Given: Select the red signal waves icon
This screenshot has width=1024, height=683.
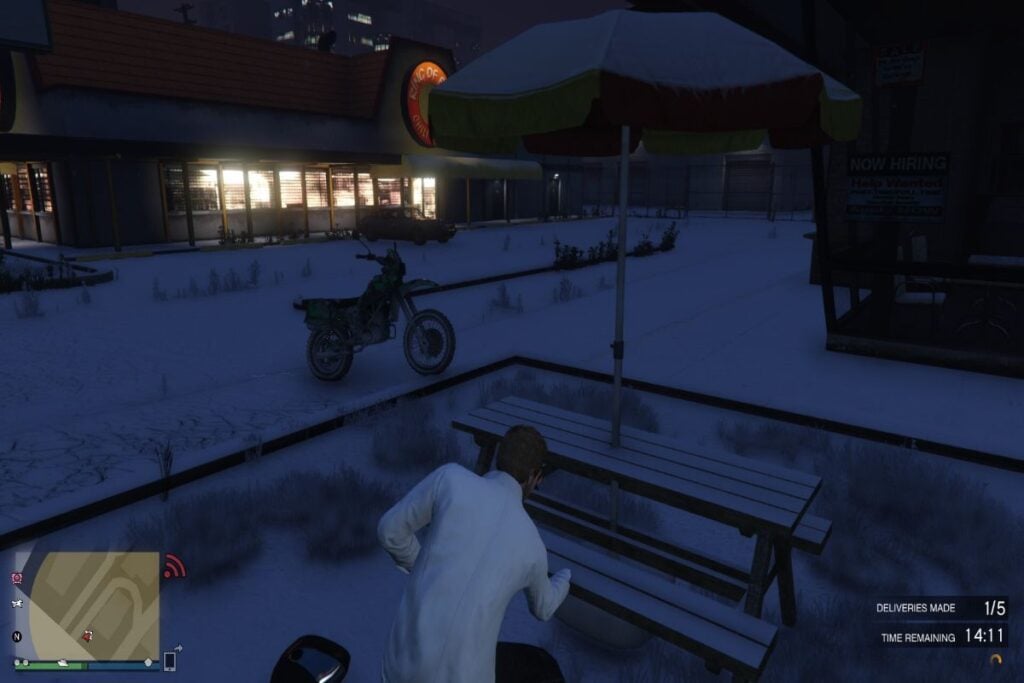Looking at the screenshot, I should 174,566.
